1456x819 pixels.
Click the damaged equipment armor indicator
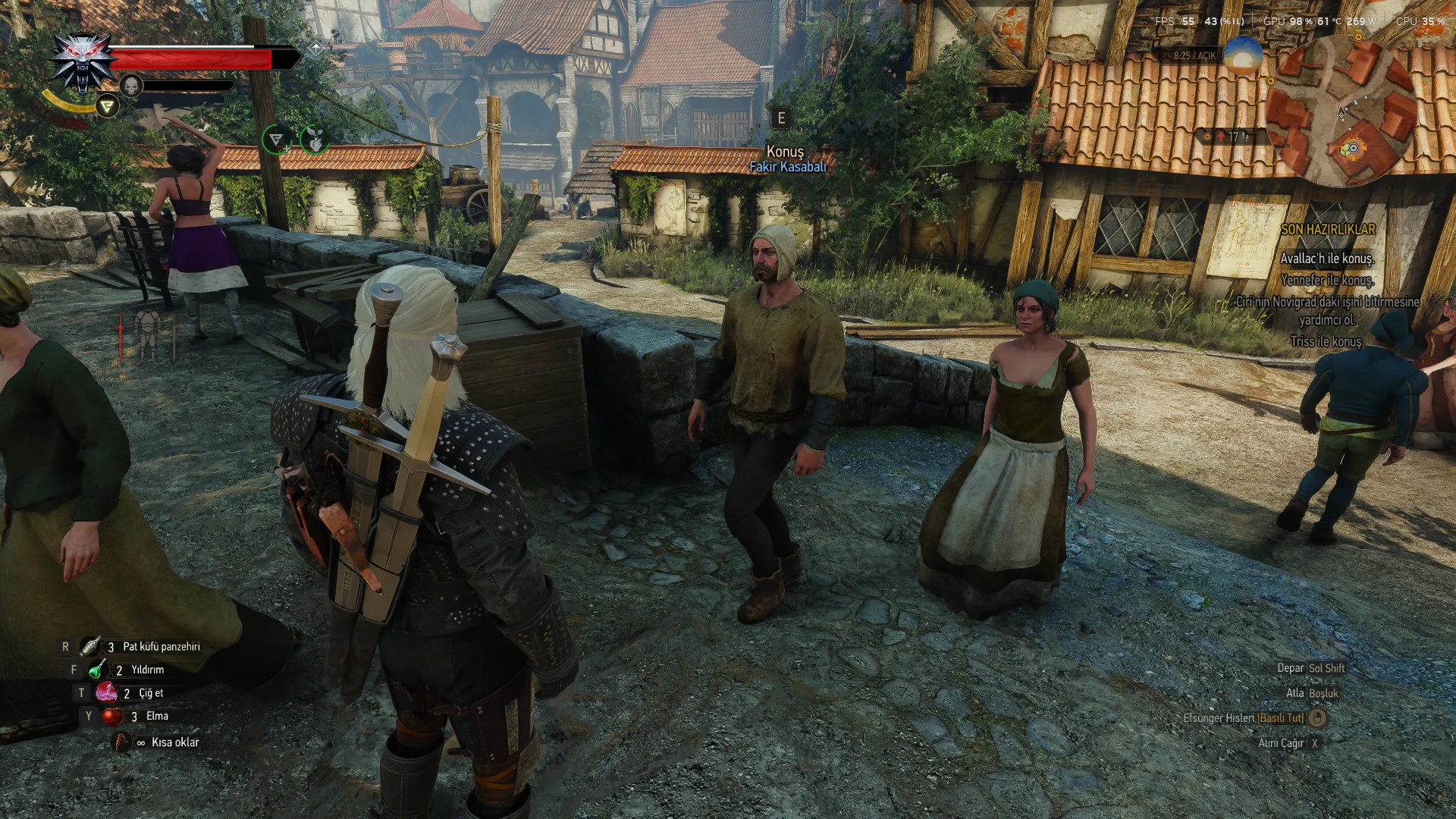(x=147, y=334)
